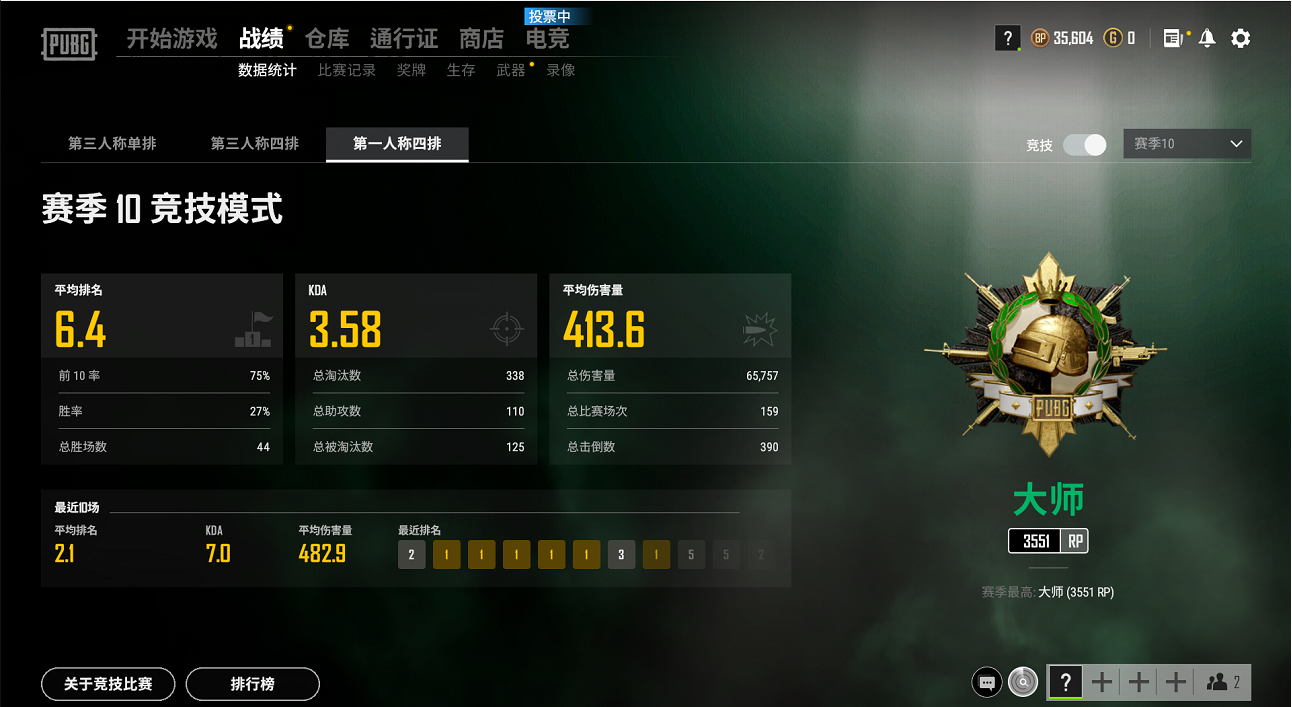This screenshot has height=707, width=1292.
Task: Show the 奖牌 medals sub-tab
Action: point(411,70)
